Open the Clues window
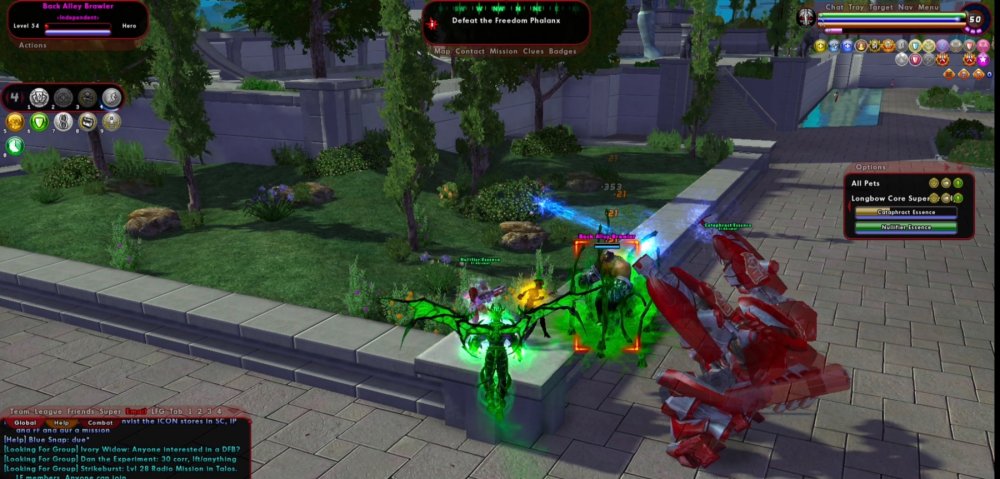Image resolution: width=1000 pixels, height=479 pixels. pyautogui.click(x=534, y=51)
